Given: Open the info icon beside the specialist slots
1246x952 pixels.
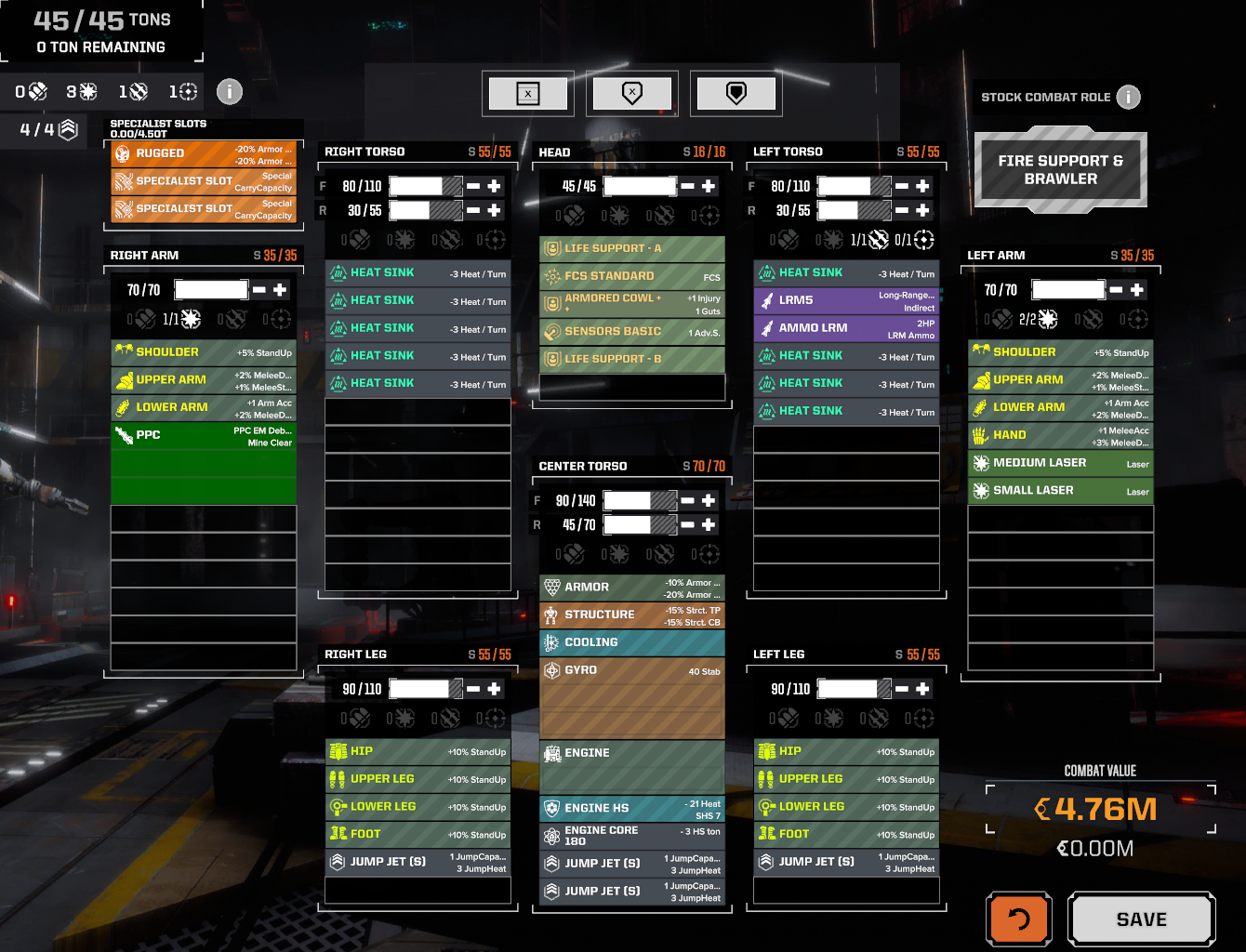Looking at the screenshot, I should tap(229, 91).
